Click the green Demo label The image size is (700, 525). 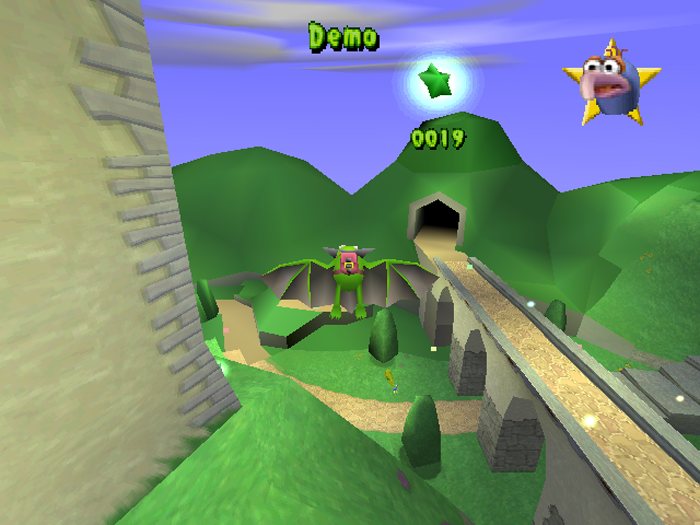coord(343,38)
